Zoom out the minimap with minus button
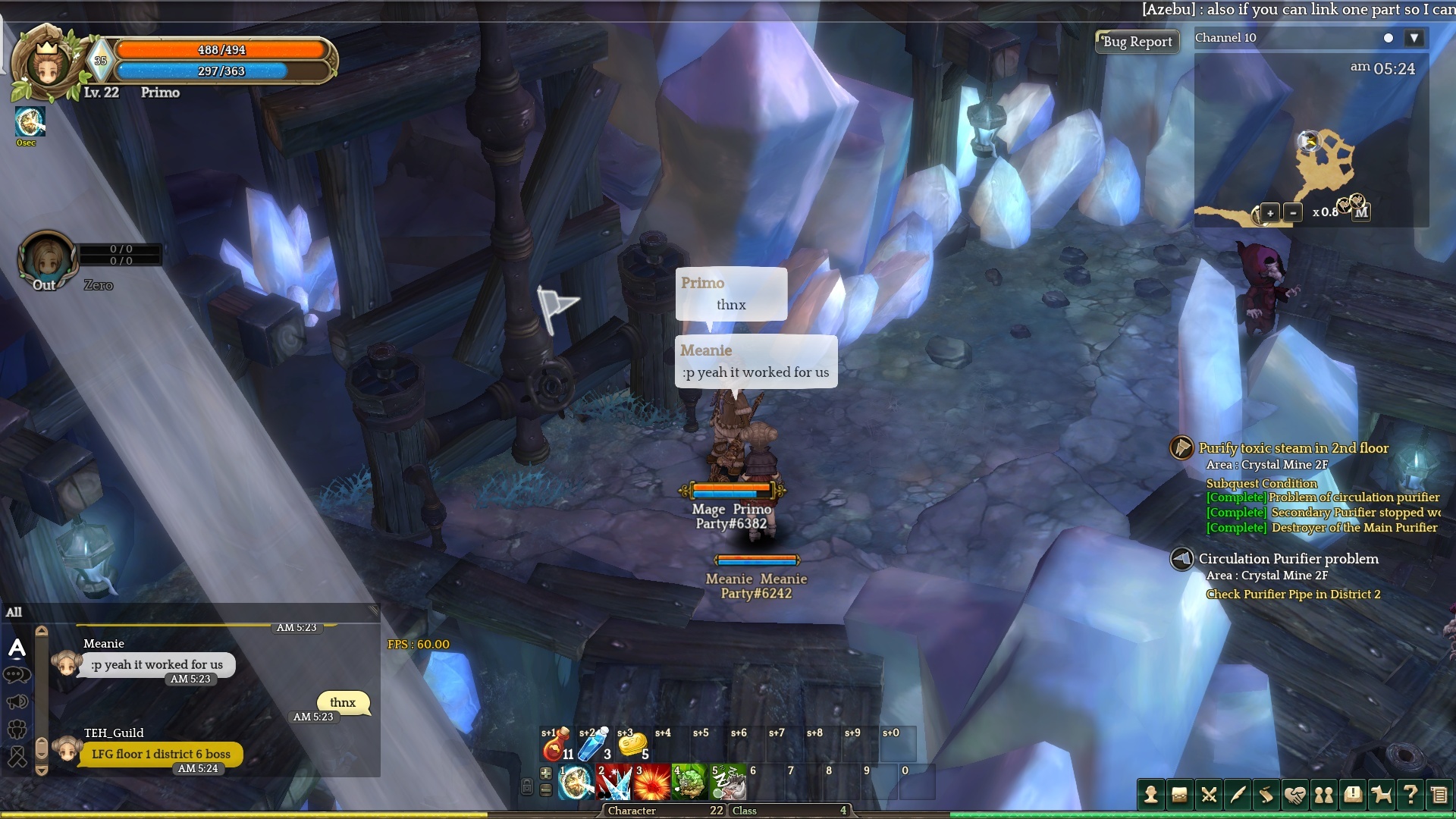The width and height of the screenshot is (1456, 819). [1293, 213]
